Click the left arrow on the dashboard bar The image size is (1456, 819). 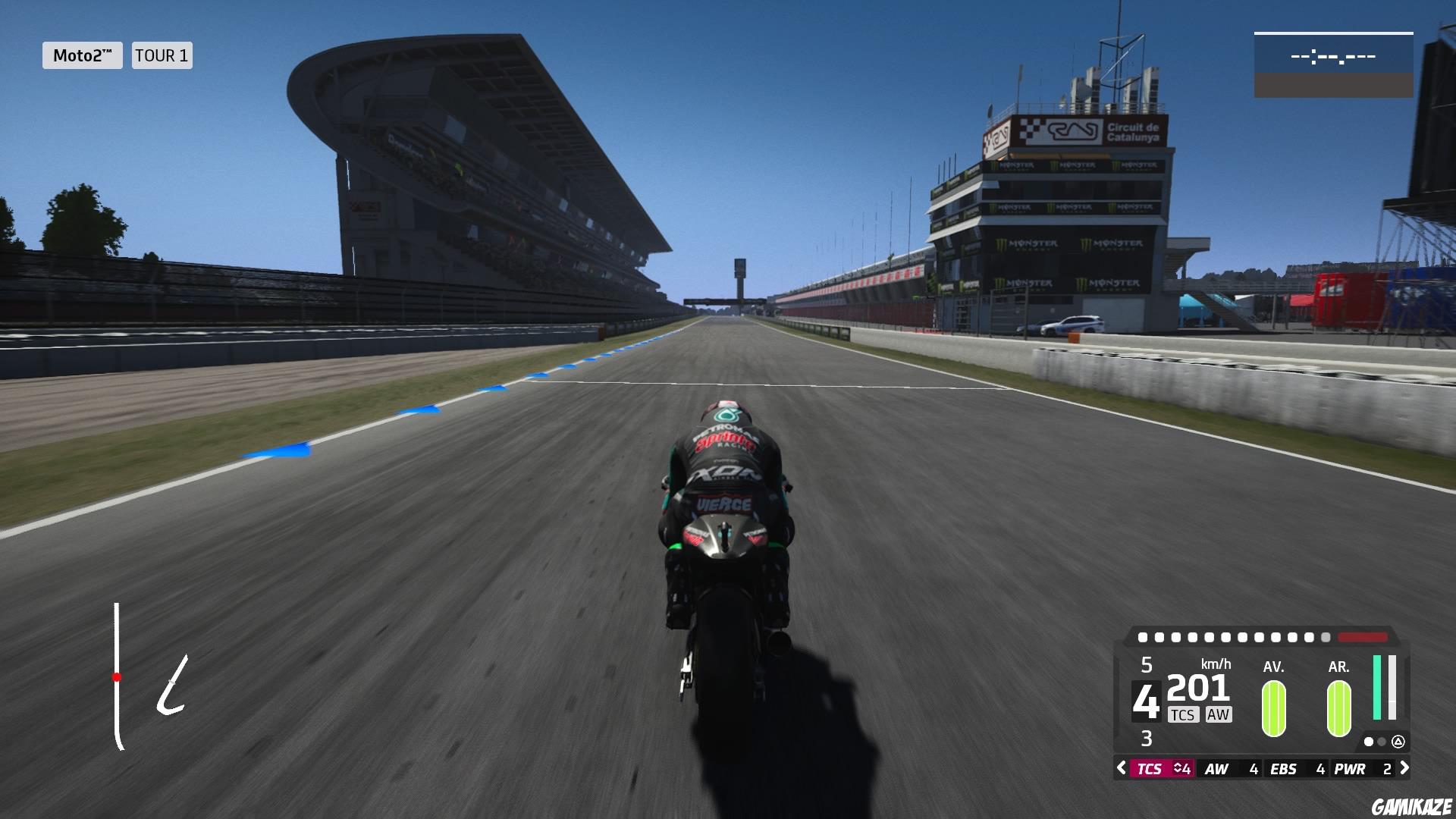tap(1122, 769)
